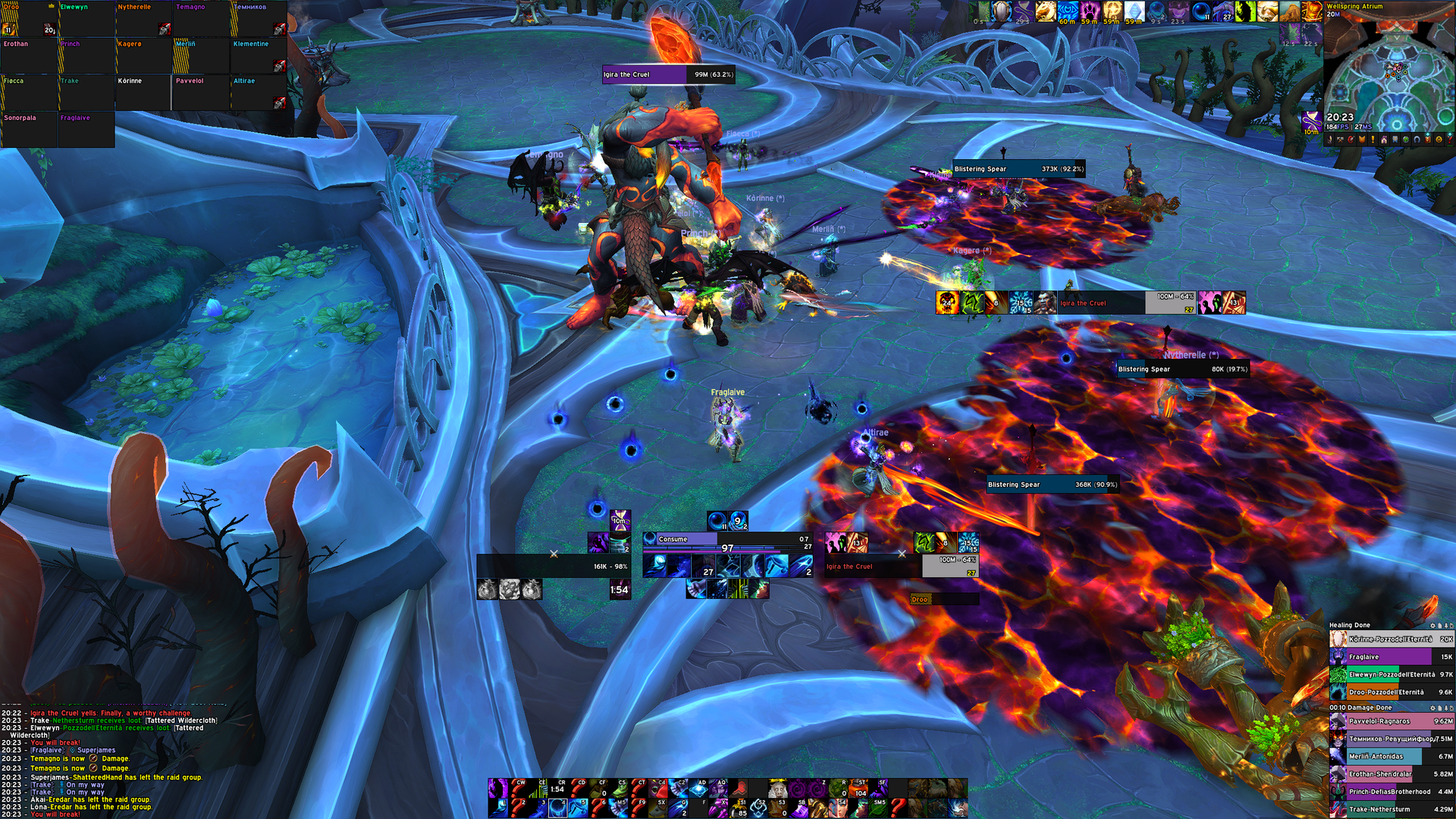Target Nytherelle's raid frame
The image size is (1456, 819).
tap(143, 18)
